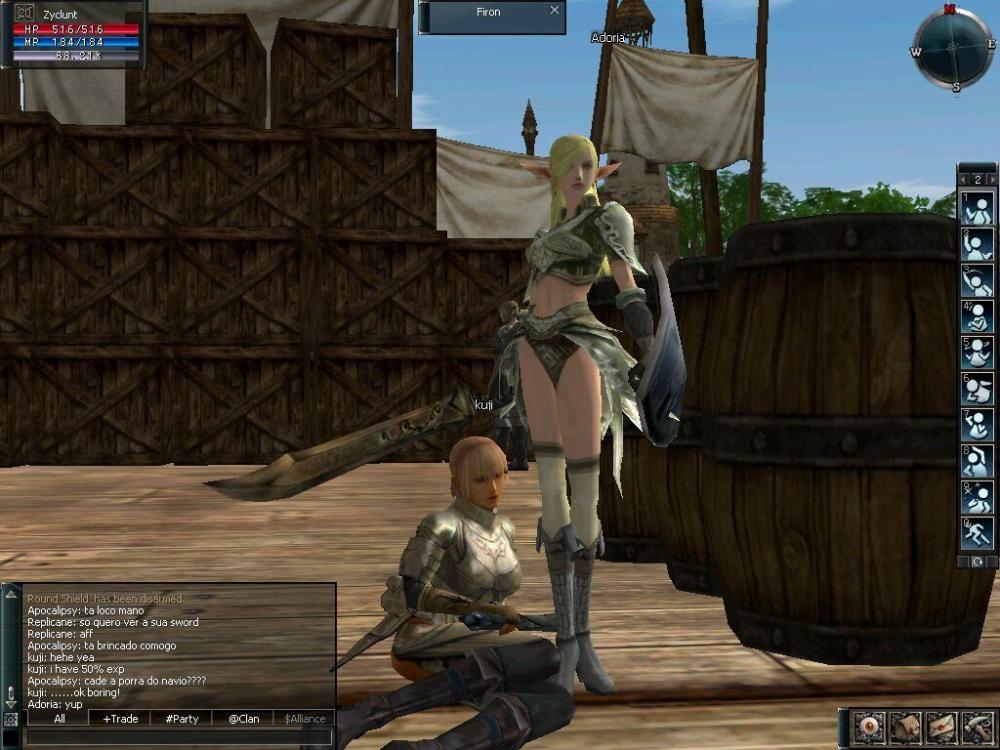Image resolution: width=1000 pixels, height=750 pixels.
Task: Click the compass minimap
Action: point(953,48)
